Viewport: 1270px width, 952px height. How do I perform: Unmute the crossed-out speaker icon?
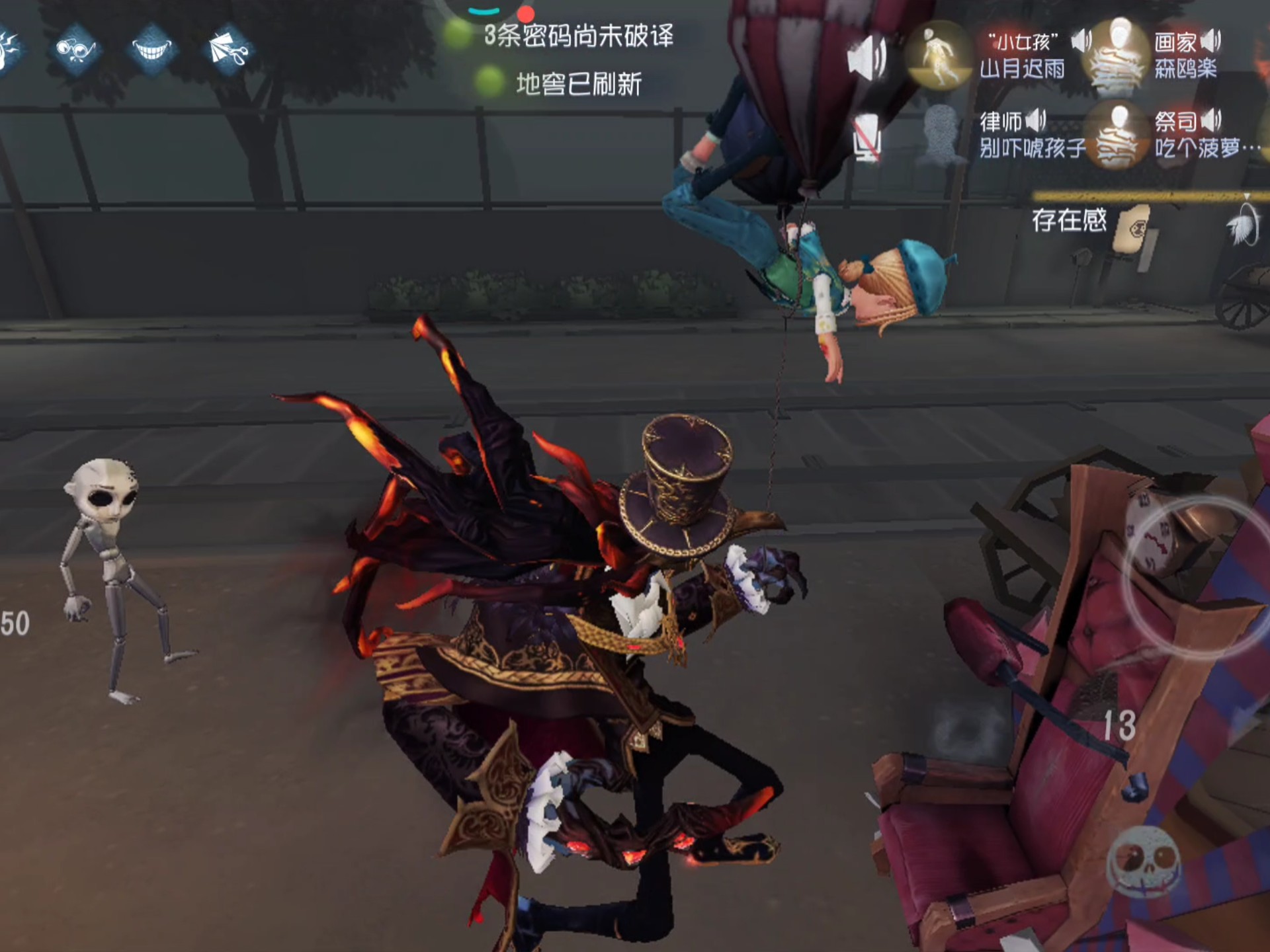click(x=868, y=137)
